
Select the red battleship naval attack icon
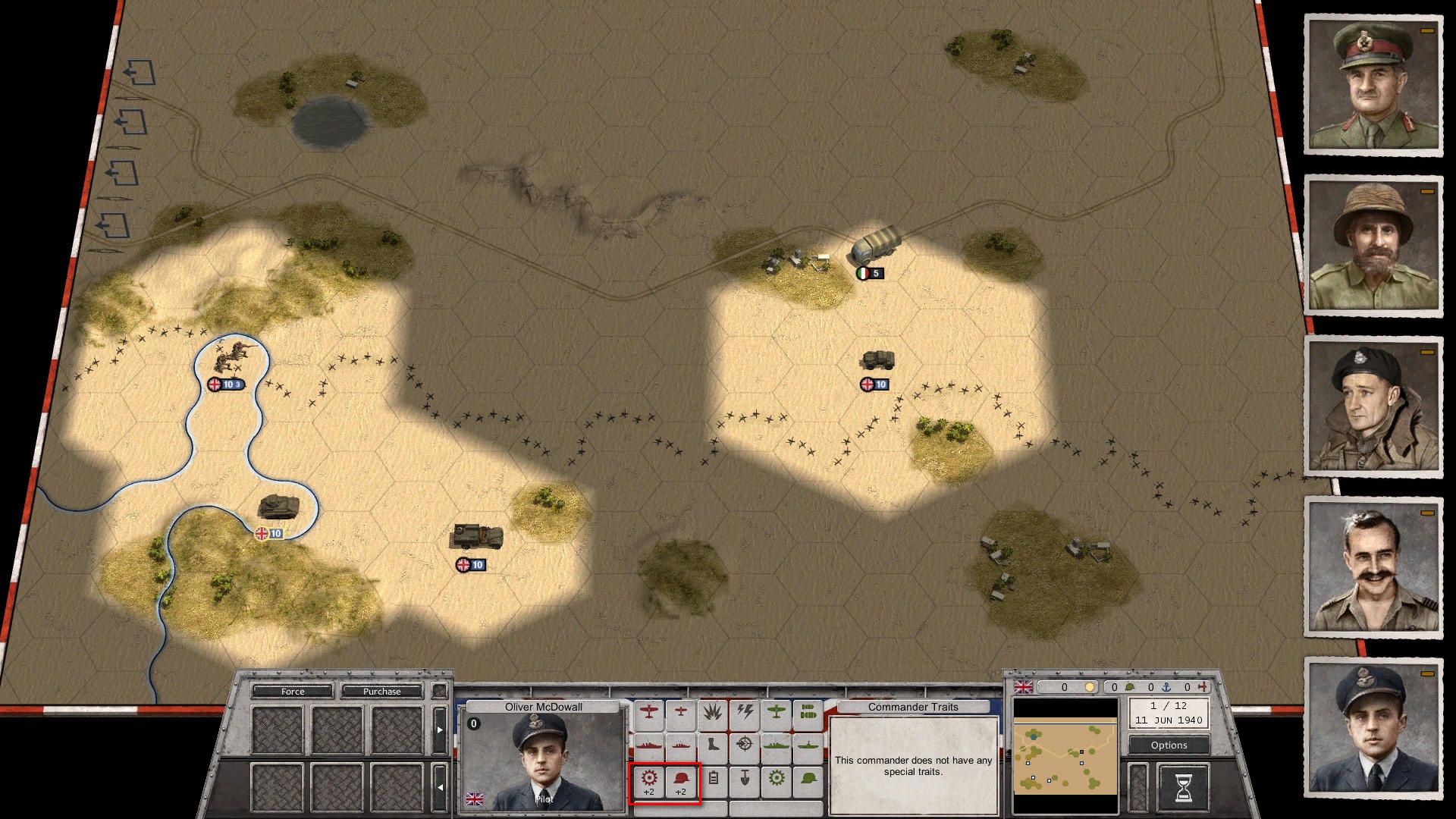648,745
